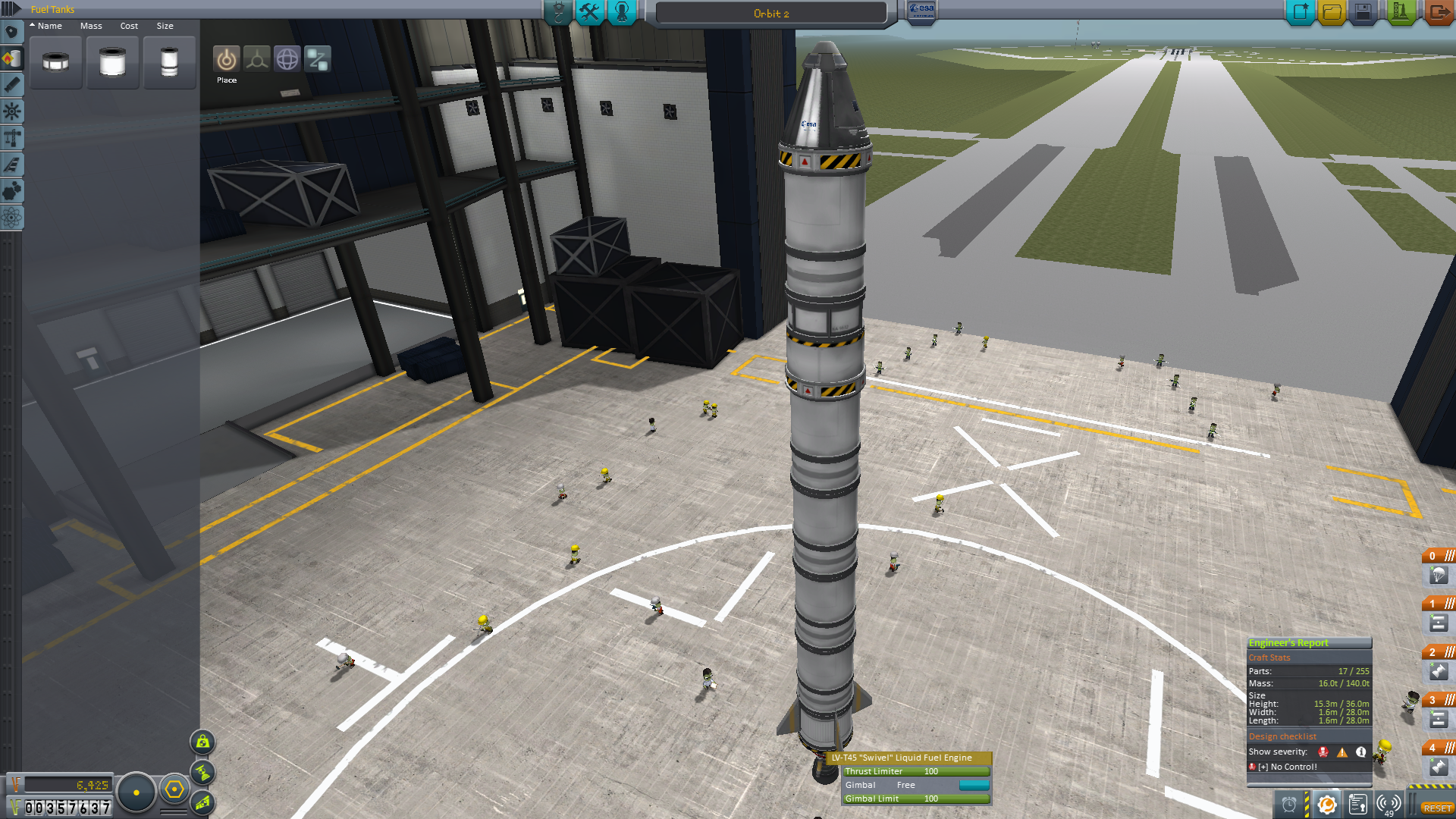1456x819 pixels.
Task: Open the Engines part category
Action: click(12, 85)
